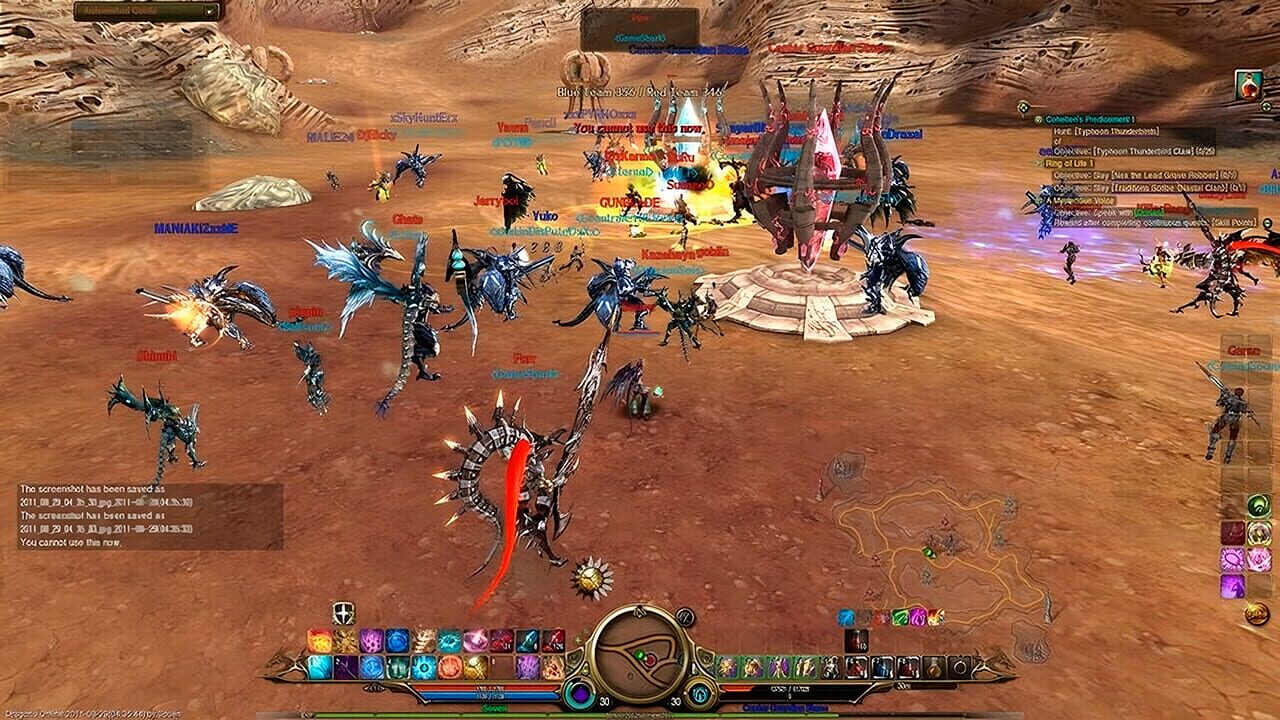Open the golden coin icon at the bottom-right corner

(x=1255, y=614)
